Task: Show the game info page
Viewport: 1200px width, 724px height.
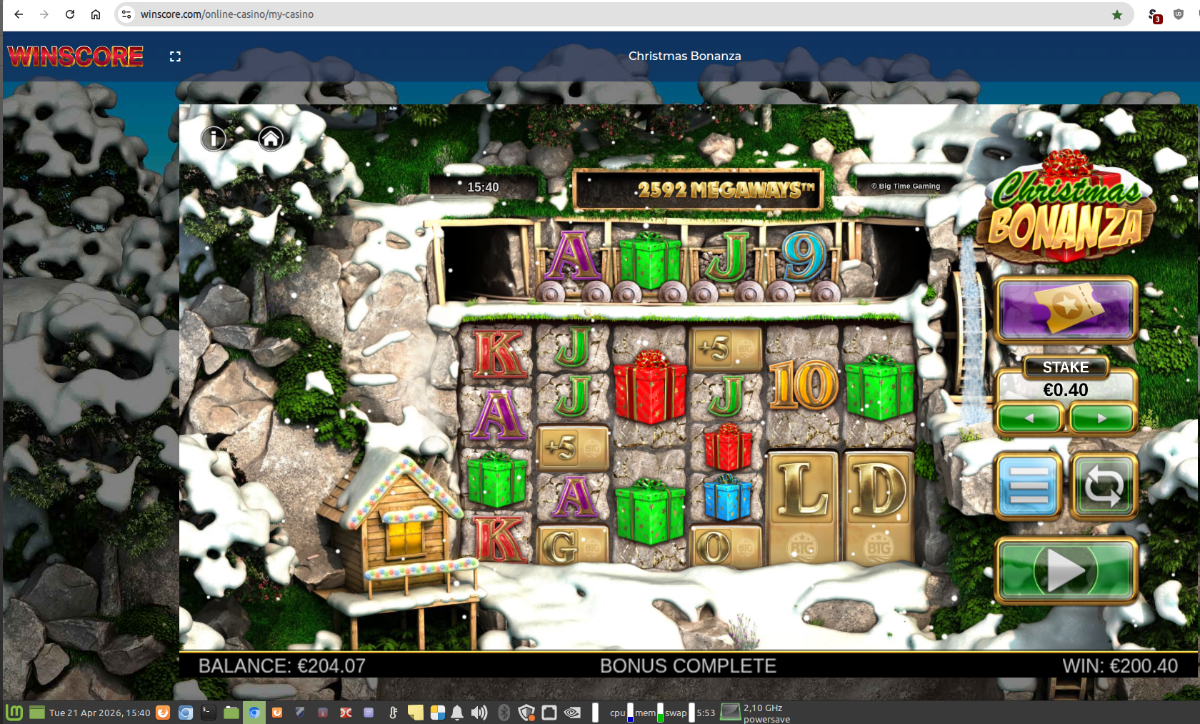Action: point(214,138)
